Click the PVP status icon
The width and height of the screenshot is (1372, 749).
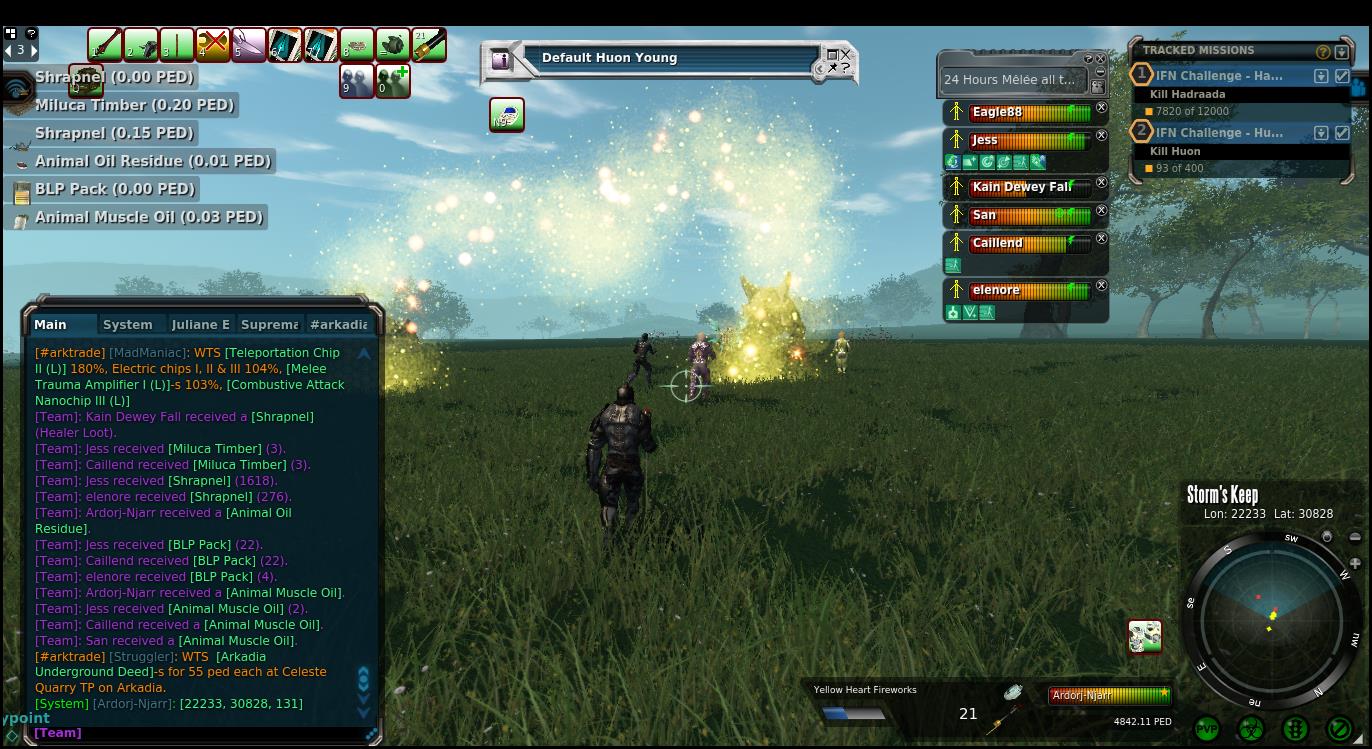(1207, 729)
